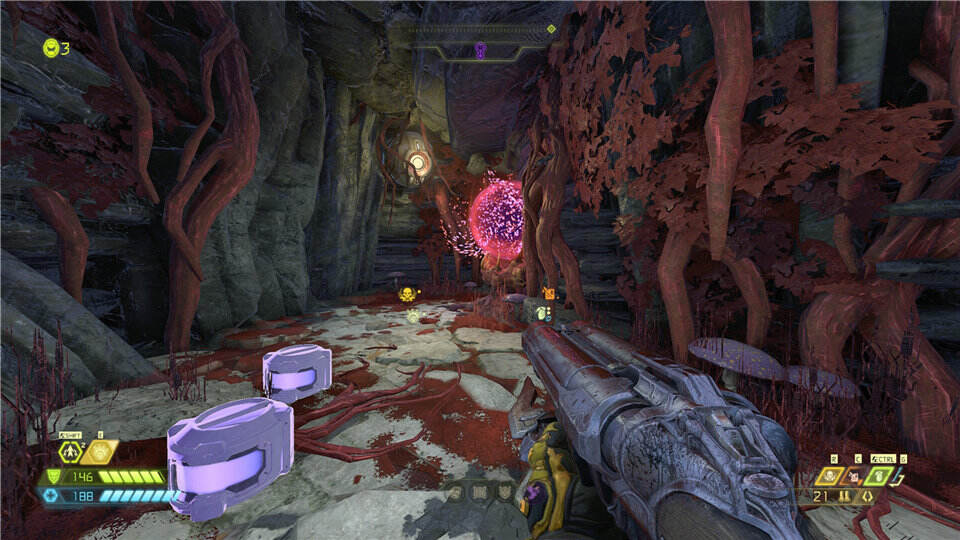Use the yellow skull equipment icon
The width and height of the screenshot is (960, 540).
pyautogui.click(x=831, y=477)
